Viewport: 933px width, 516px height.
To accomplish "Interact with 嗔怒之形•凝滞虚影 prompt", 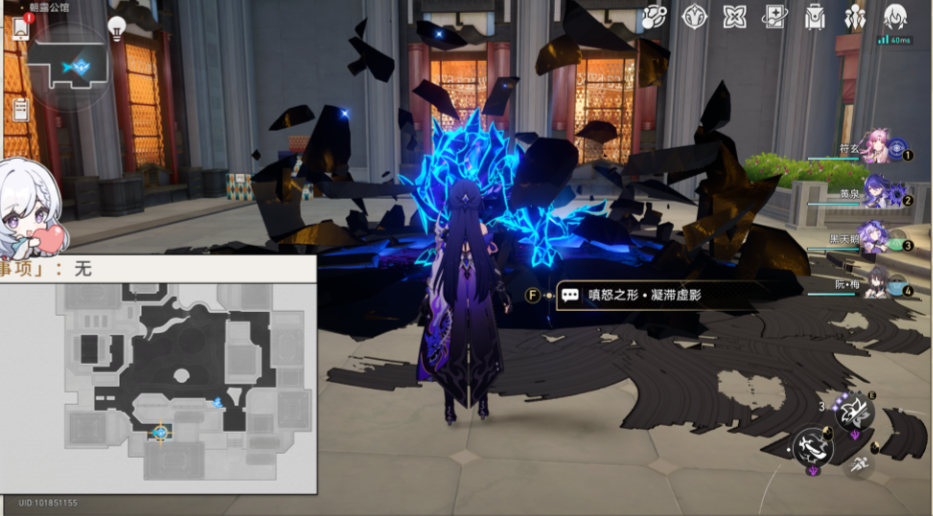I will click(650, 295).
